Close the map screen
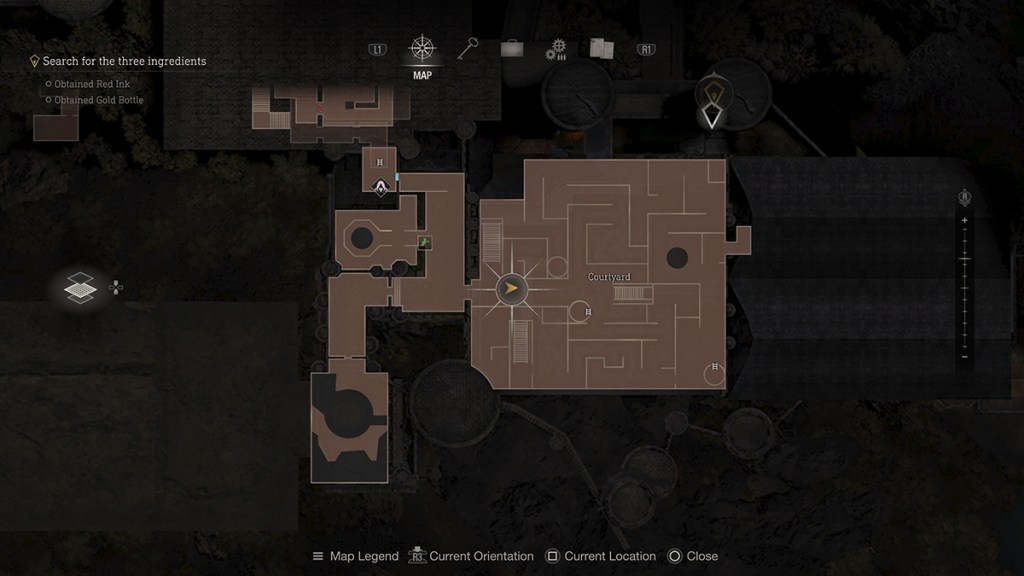This screenshot has width=1024, height=576. click(x=693, y=556)
